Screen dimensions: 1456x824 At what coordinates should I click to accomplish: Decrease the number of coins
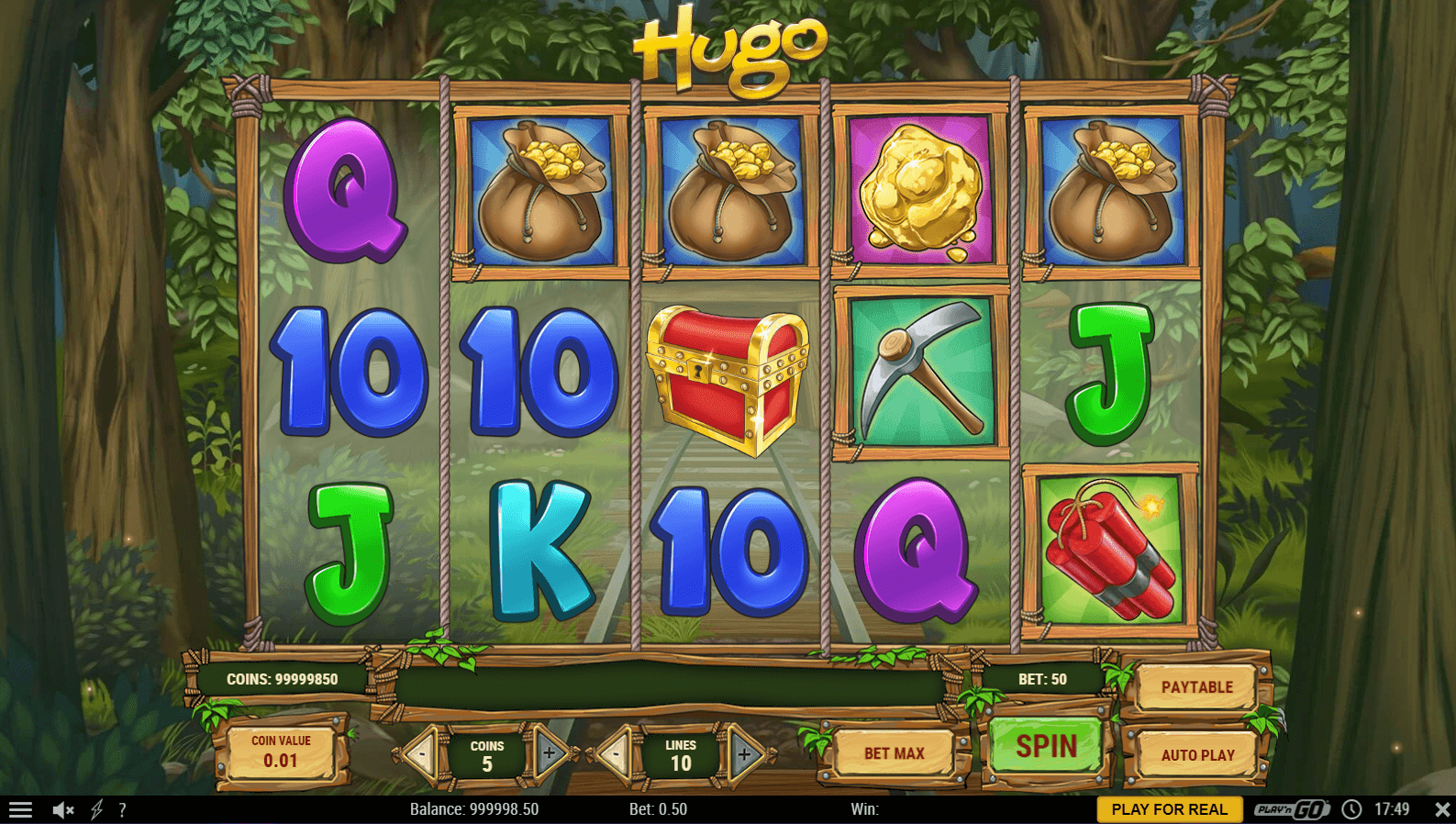423,753
